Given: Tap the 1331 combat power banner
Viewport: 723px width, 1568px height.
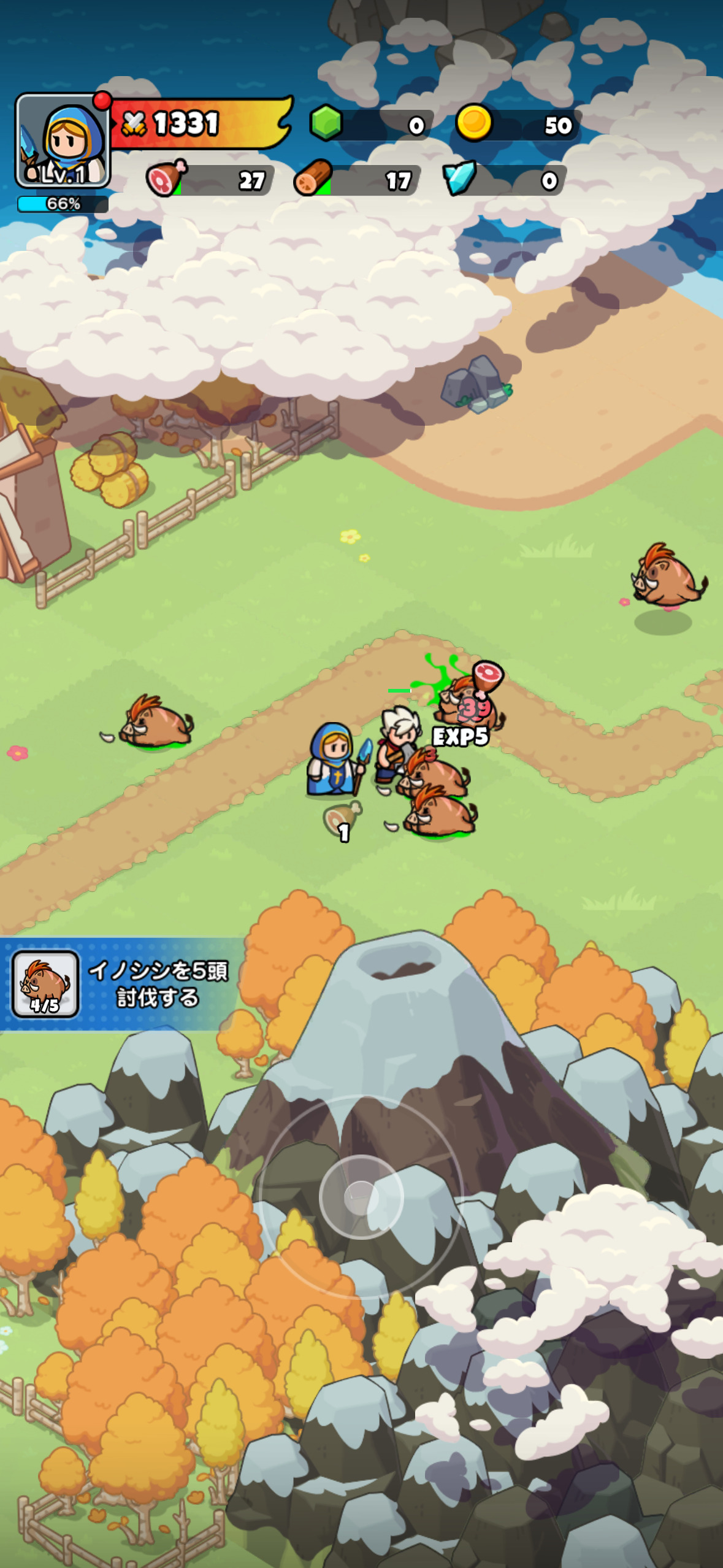Looking at the screenshot, I should pos(199,123).
